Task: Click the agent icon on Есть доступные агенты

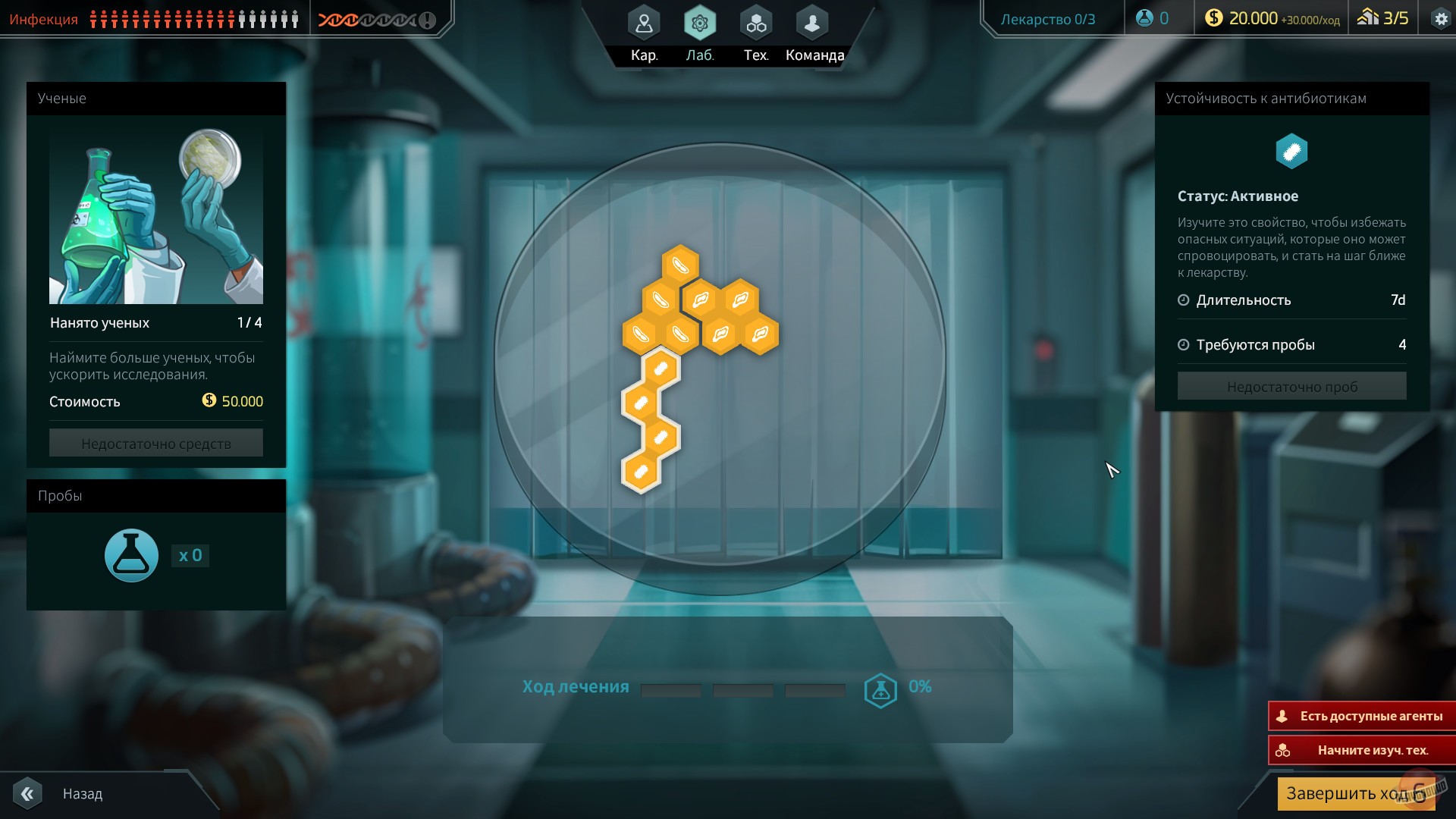Action: click(1282, 715)
